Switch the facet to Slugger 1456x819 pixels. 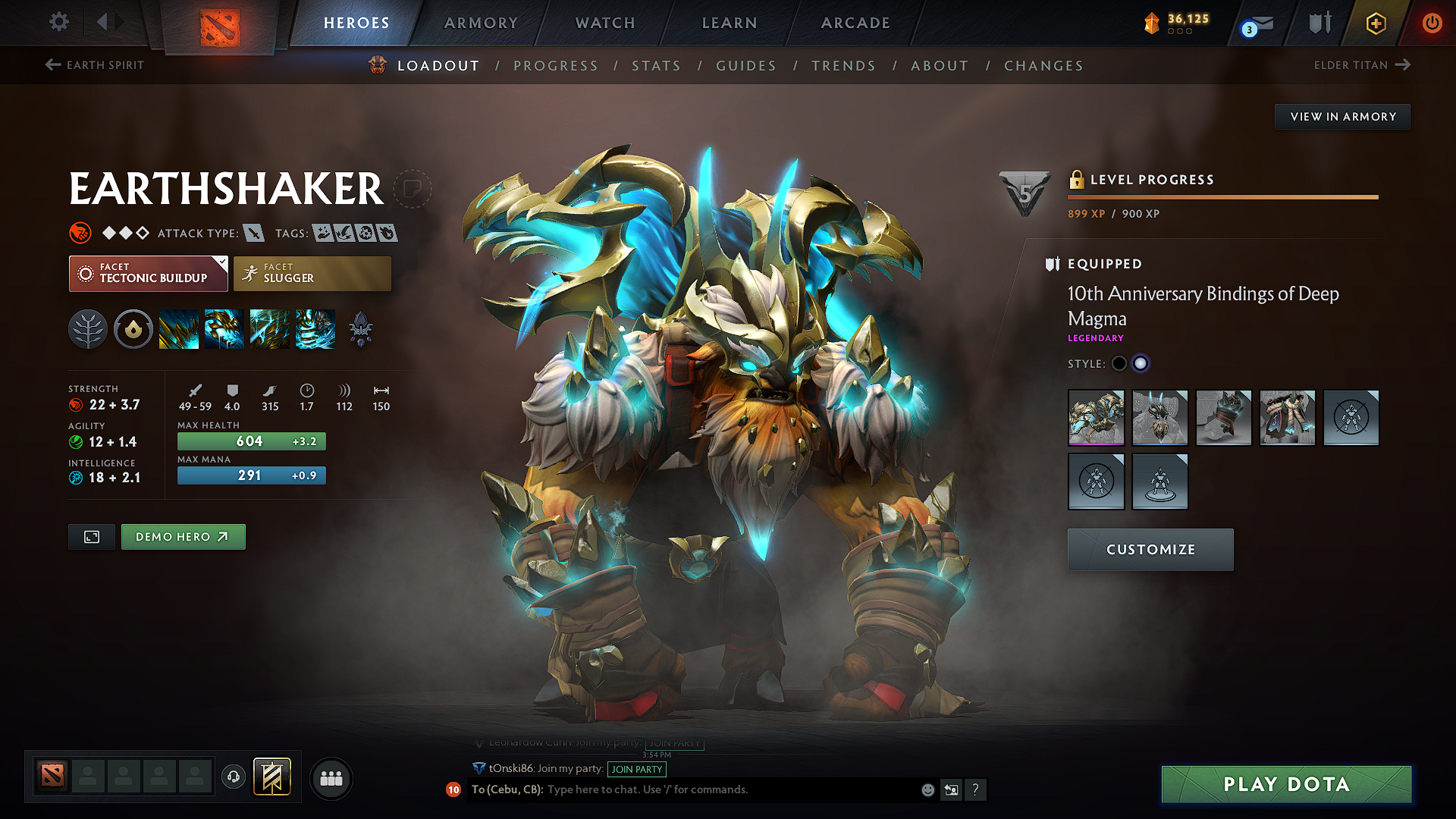click(312, 273)
